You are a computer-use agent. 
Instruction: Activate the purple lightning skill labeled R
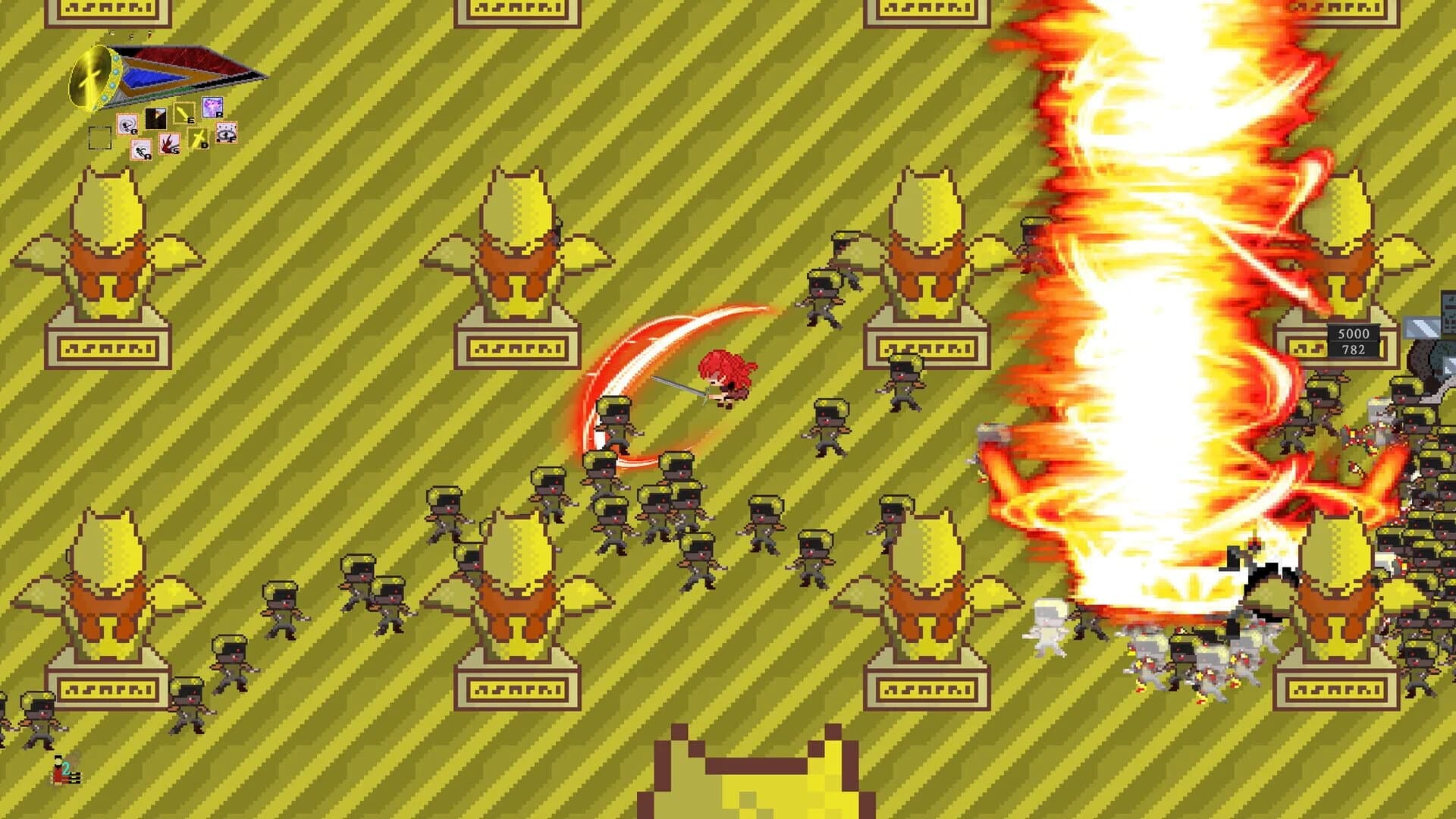click(x=213, y=108)
